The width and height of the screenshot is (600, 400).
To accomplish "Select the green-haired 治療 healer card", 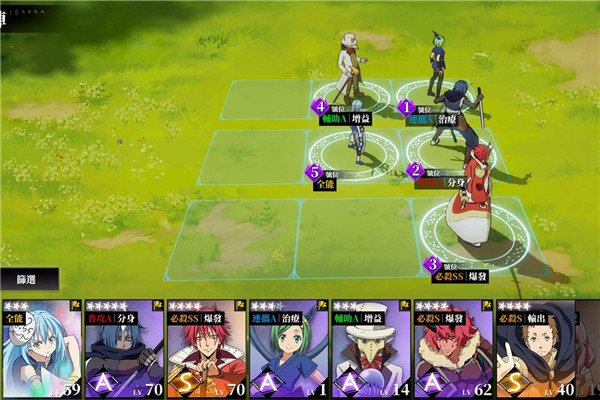I will click(288, 350).
